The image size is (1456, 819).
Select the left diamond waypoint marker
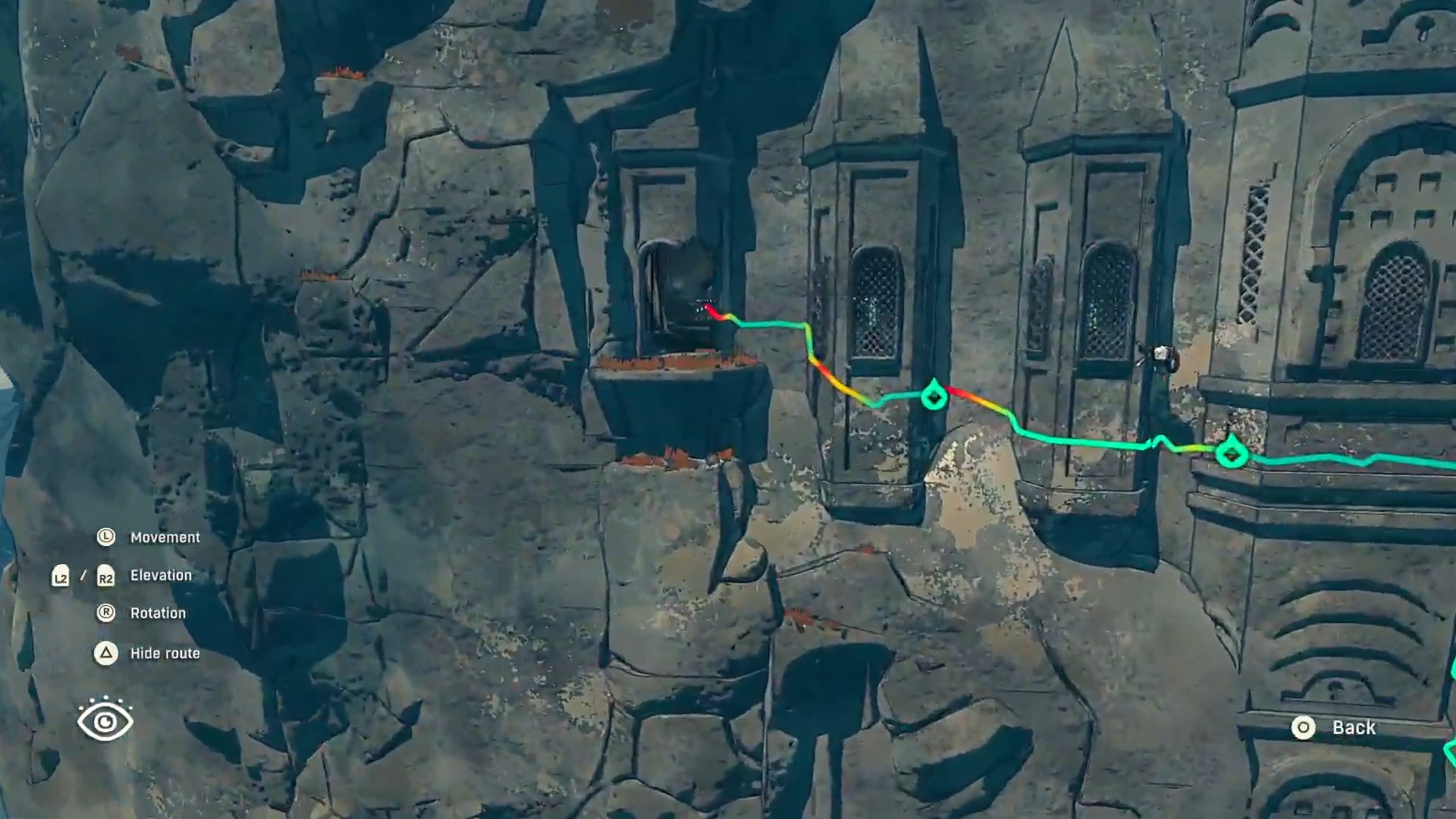click(x=934, y=396)
